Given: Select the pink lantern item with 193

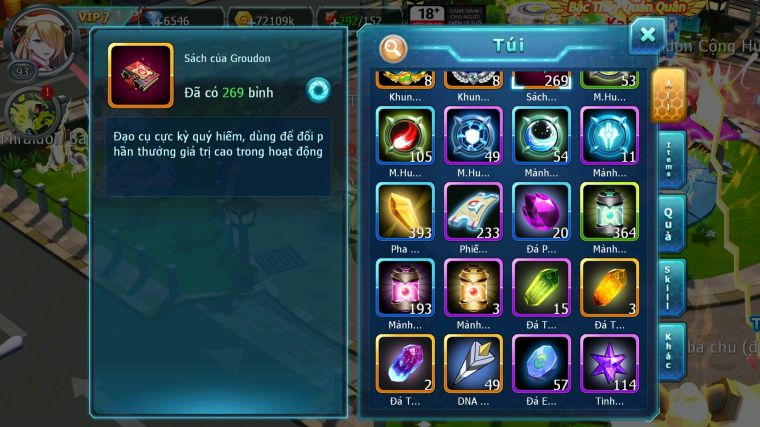Looking at the screenshot, I should (405, 287).
